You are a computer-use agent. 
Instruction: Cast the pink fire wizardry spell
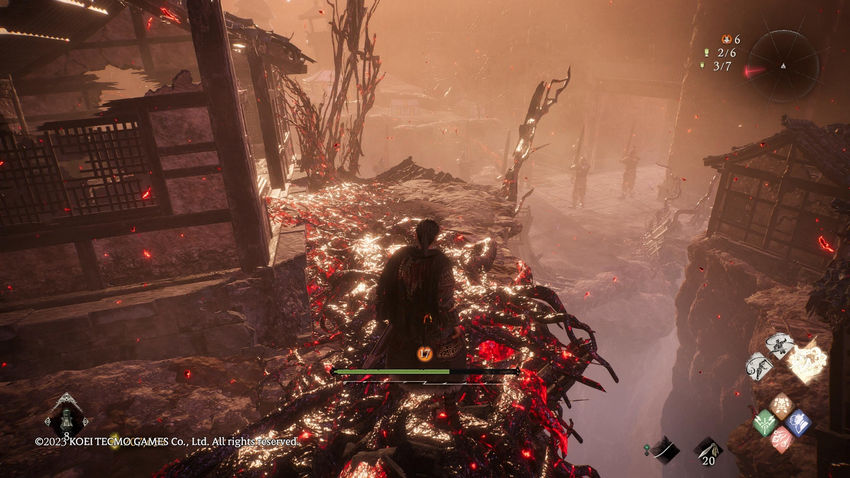pyautogui.click(x=781, y=439)
